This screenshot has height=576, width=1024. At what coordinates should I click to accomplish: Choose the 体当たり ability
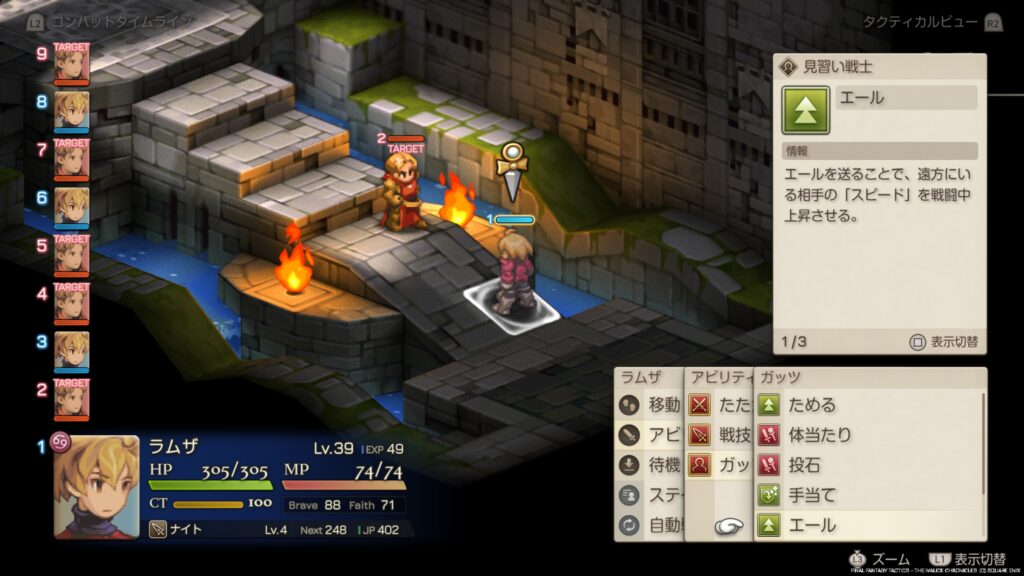[820, 435]
